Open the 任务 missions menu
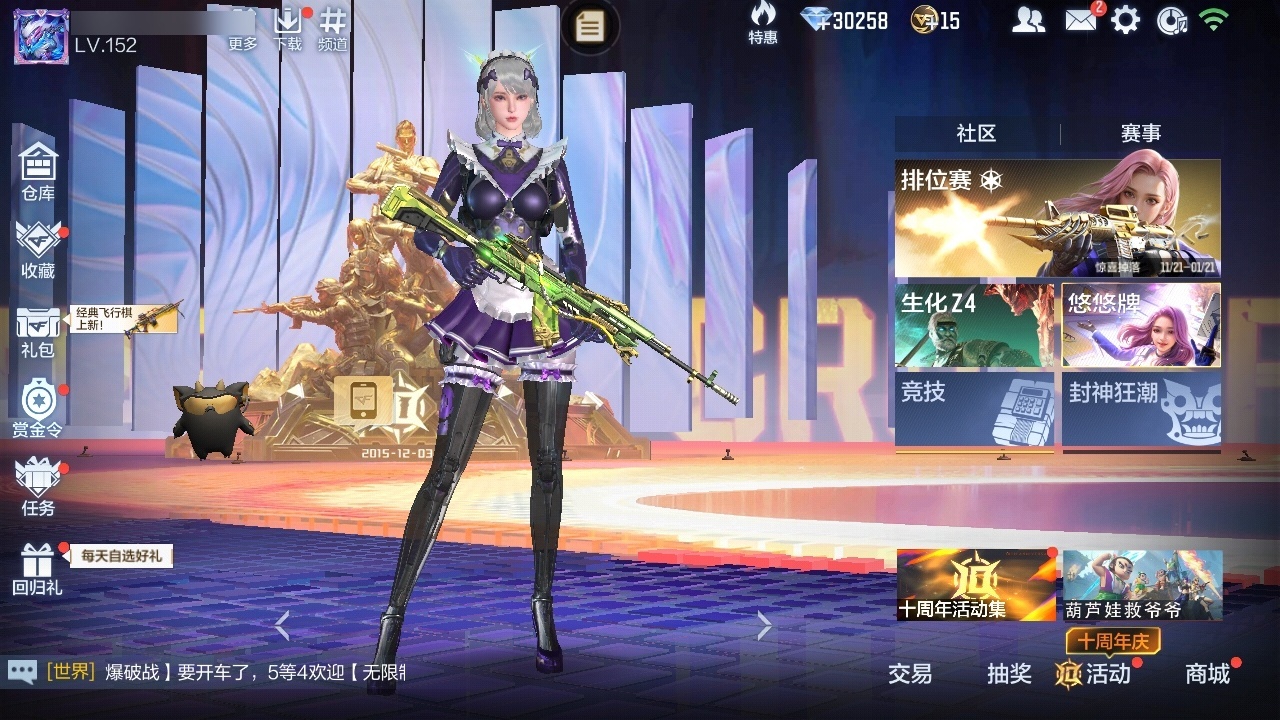Image resolution: width=1280 pixels, height=720 pixels. (x=38, y=486)
